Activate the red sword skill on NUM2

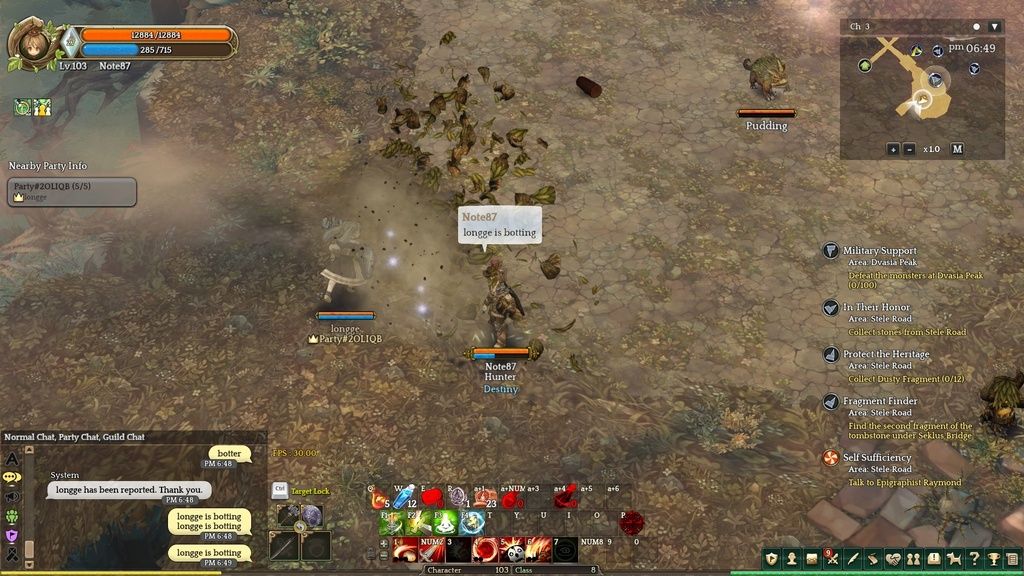click(432, 549)
